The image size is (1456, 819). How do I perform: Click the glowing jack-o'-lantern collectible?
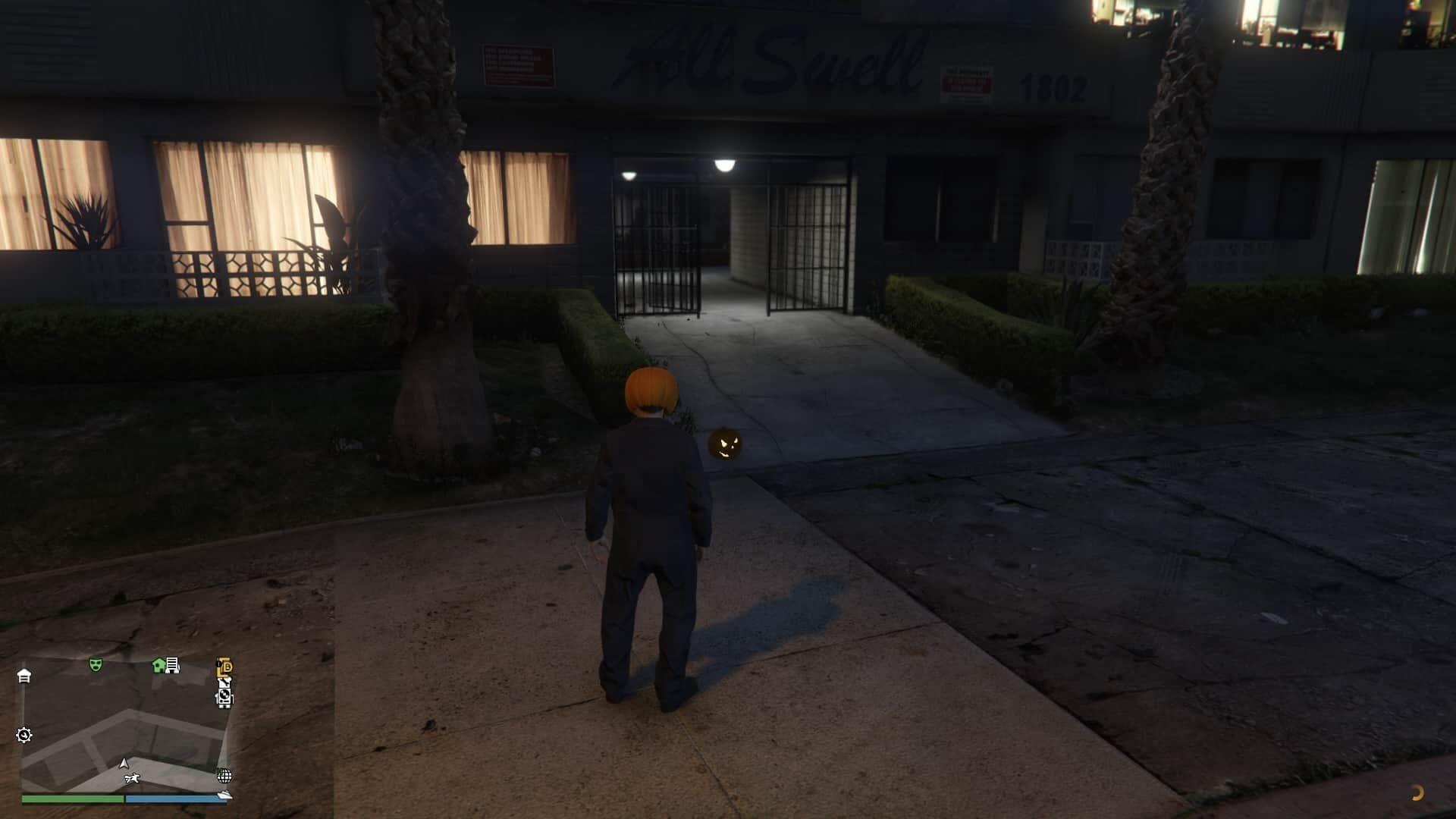pos(726,445)
